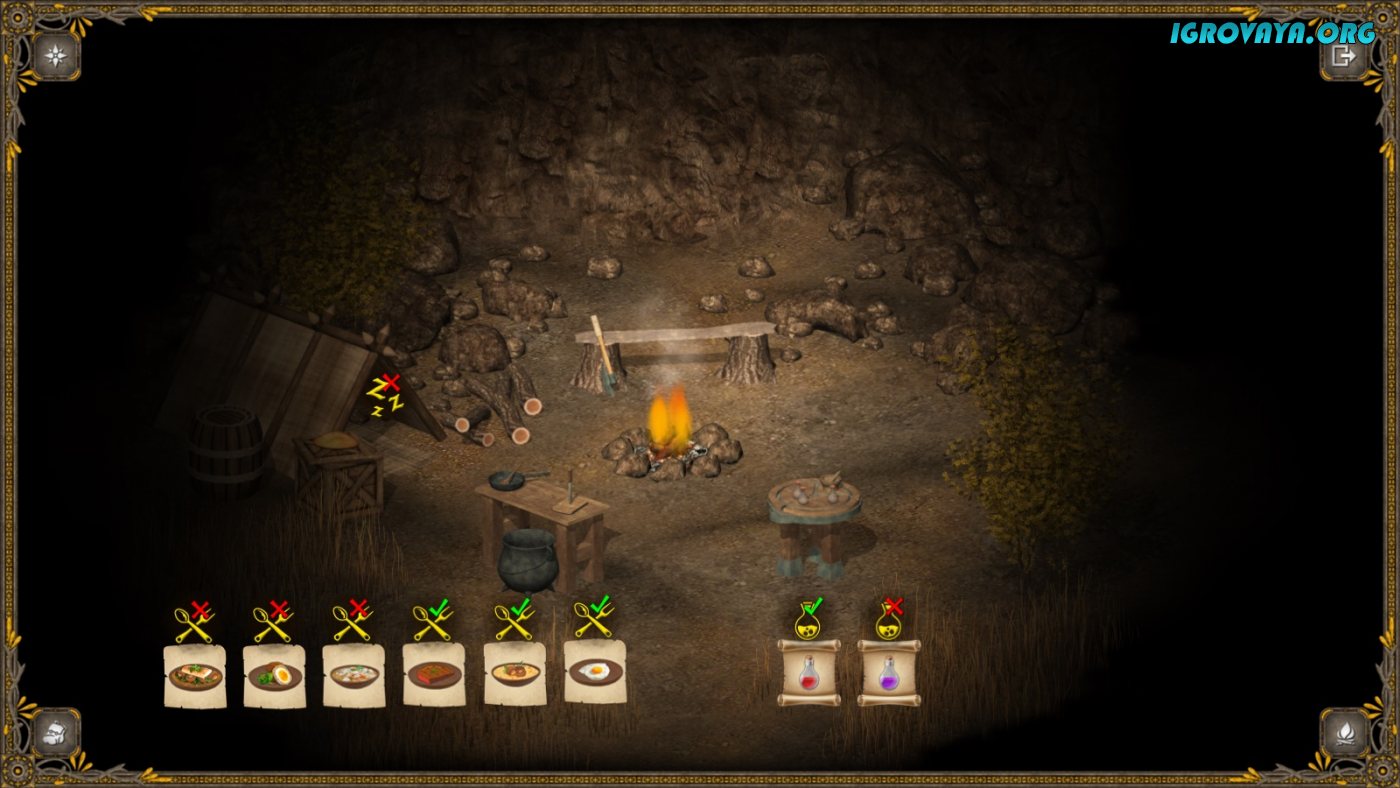
Task: Click the exit door button
Action: click(1343, 56)
